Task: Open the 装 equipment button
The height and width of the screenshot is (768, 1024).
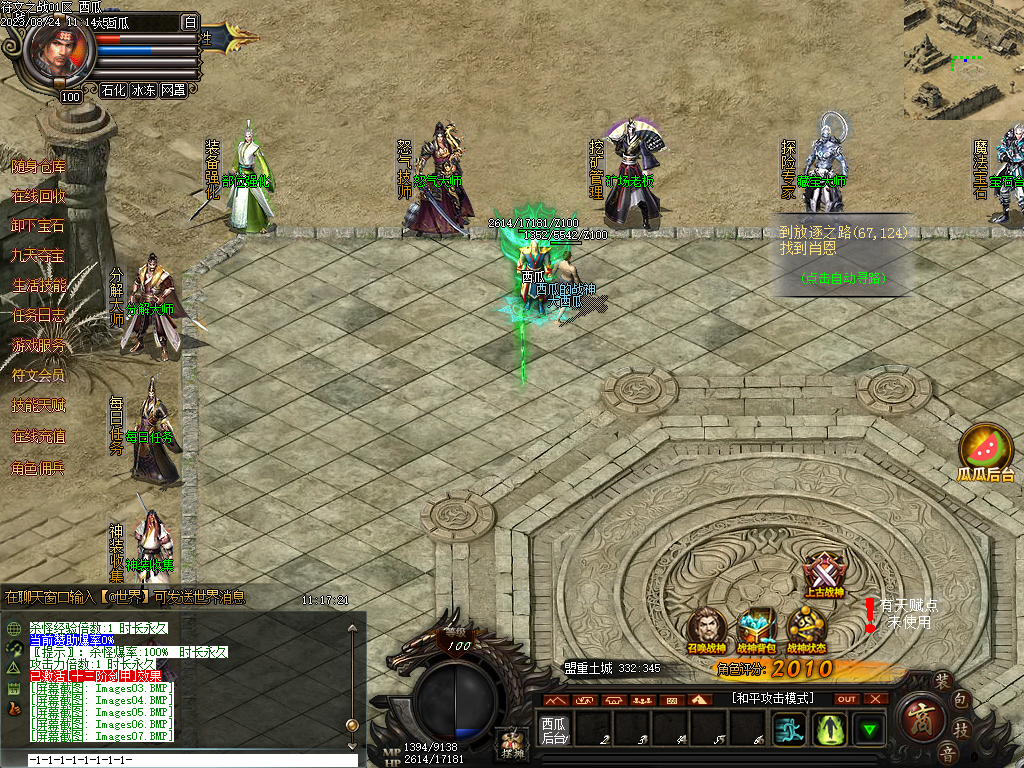Action: click(x=941, y=682)
